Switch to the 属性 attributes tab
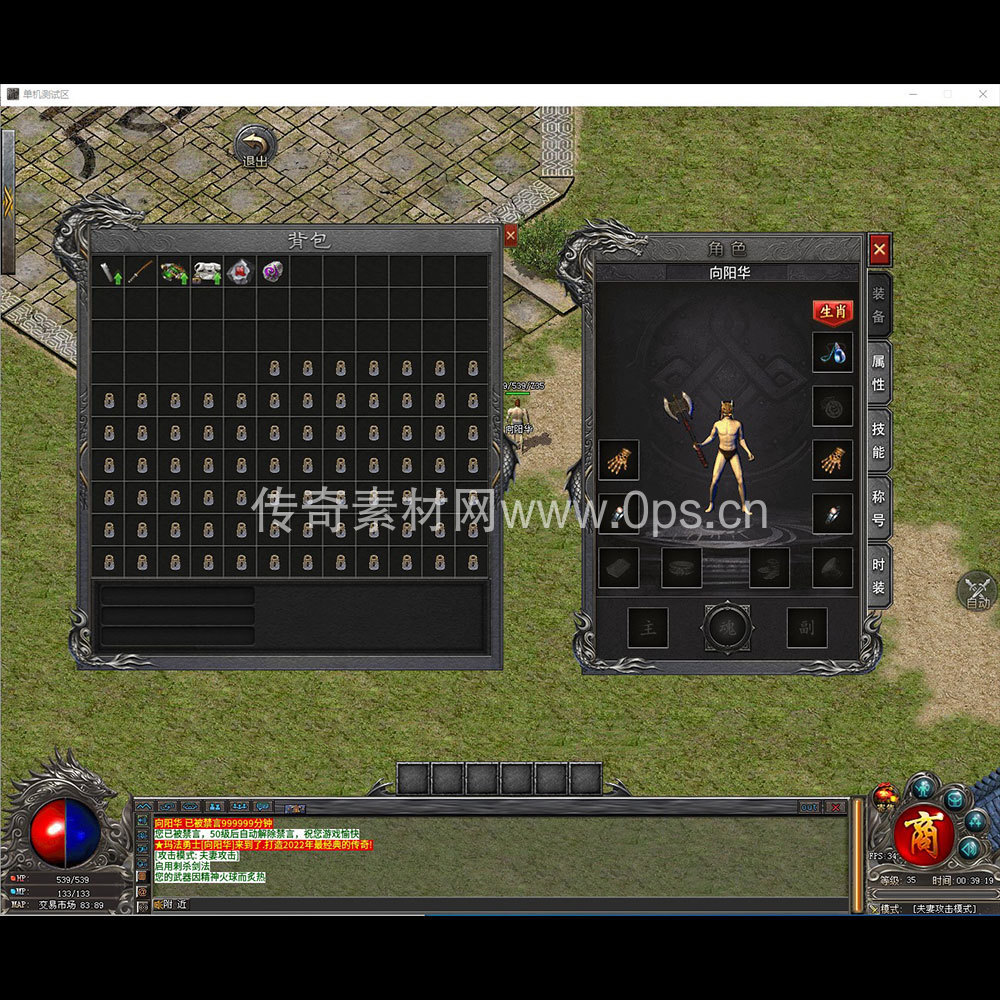This screenshot has height=1000, width=1000. tap(878, 371)
